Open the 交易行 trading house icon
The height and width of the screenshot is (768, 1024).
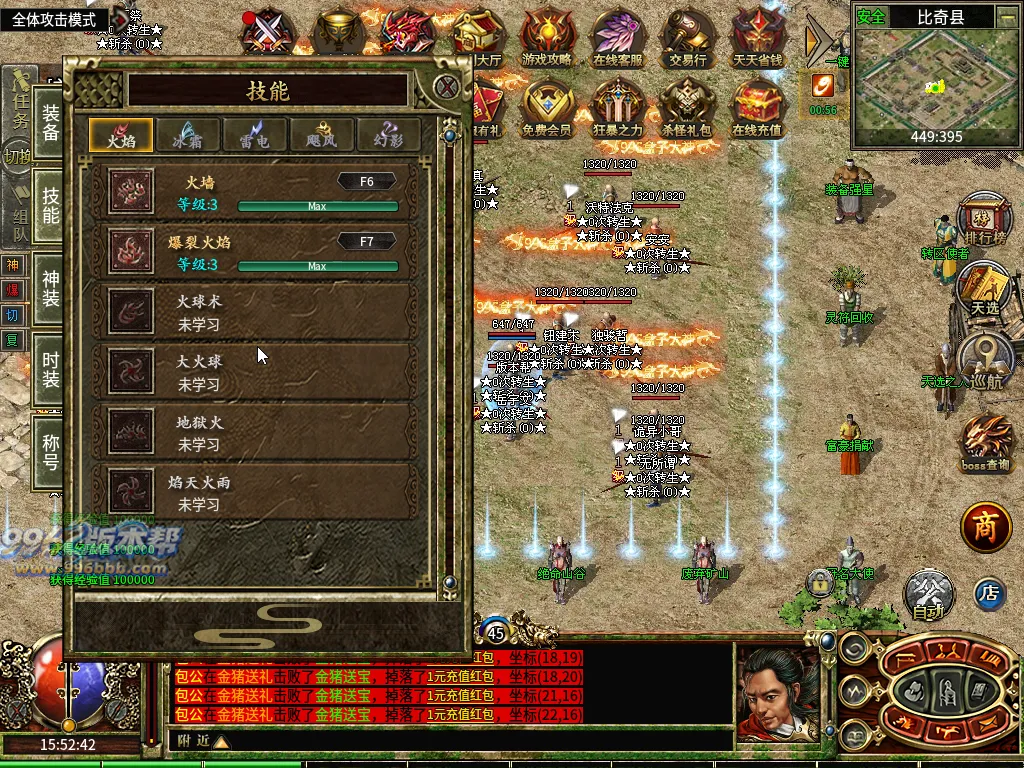[x=688, y=38]
